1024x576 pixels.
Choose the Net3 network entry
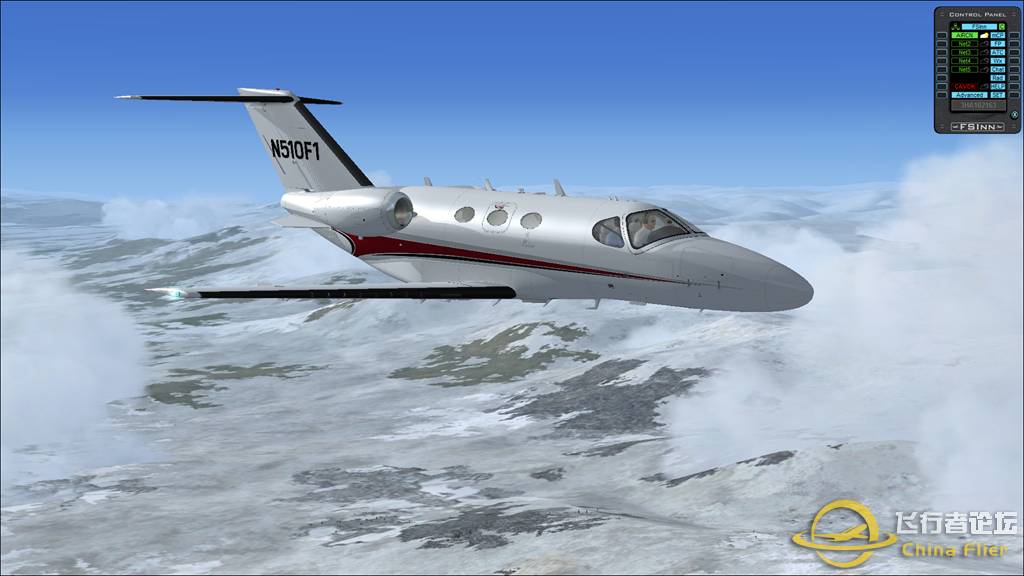[x=964, y=52]
